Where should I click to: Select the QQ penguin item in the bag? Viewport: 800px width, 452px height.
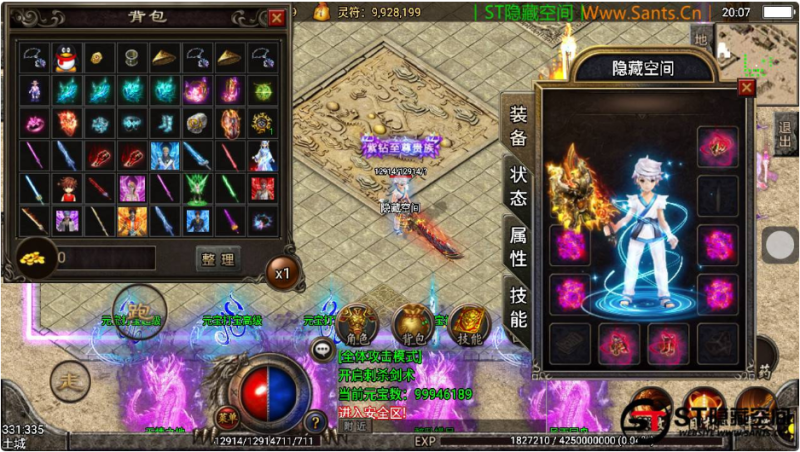(67, 57)
